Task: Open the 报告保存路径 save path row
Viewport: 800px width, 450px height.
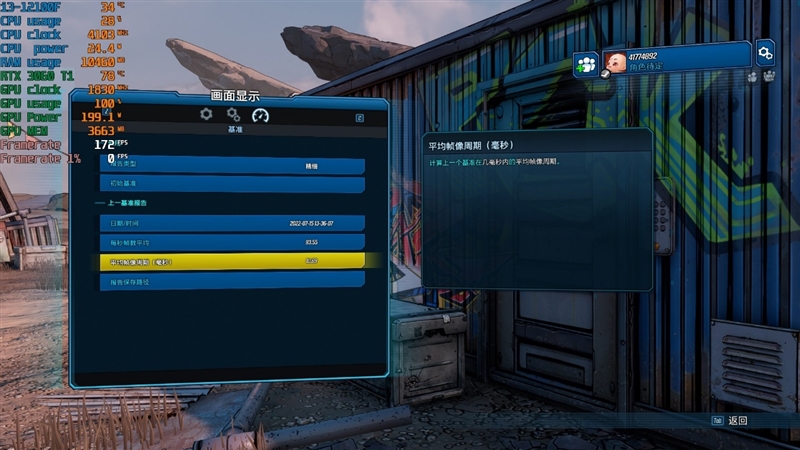Action: click(x=232, y=281)
